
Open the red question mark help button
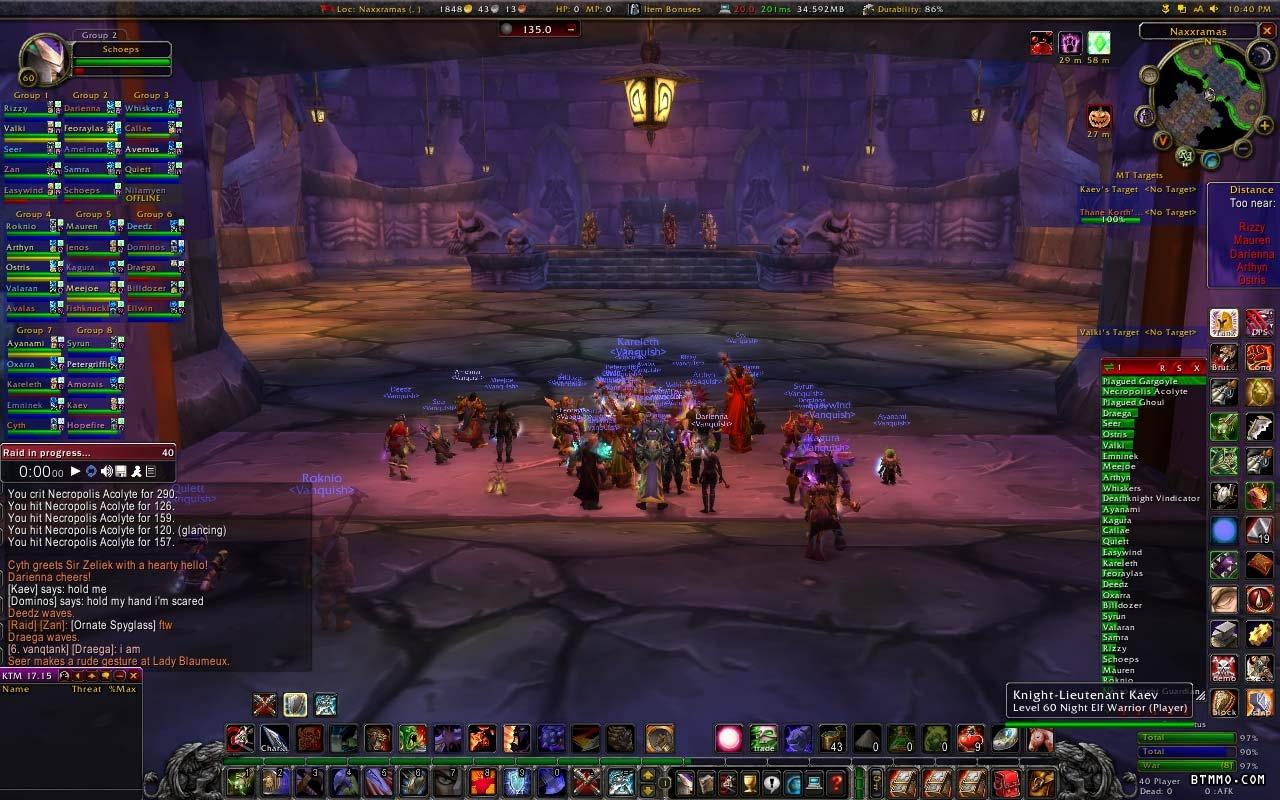(837, 782)
